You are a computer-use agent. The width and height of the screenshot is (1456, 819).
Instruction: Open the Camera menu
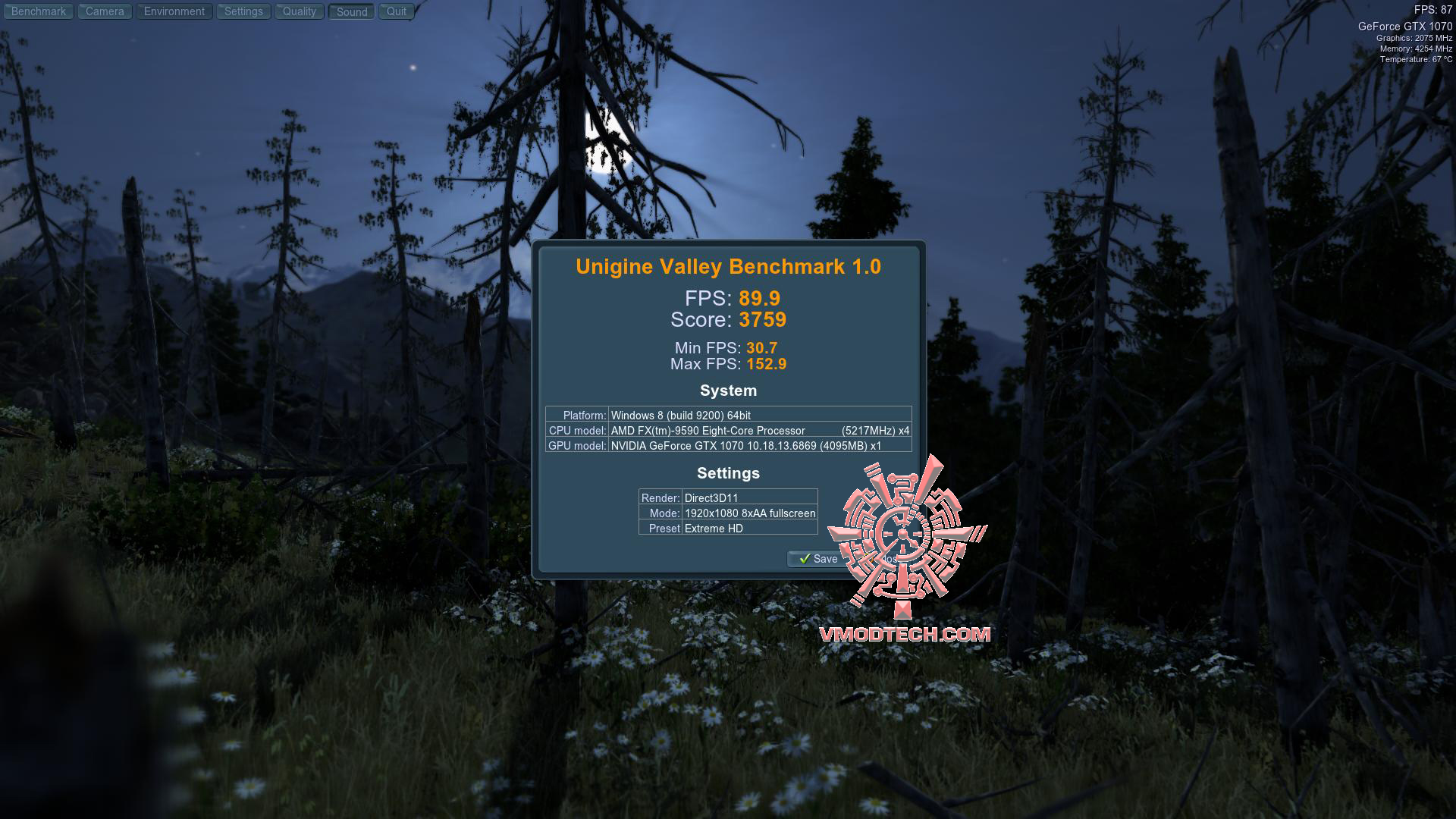point(104,11)
